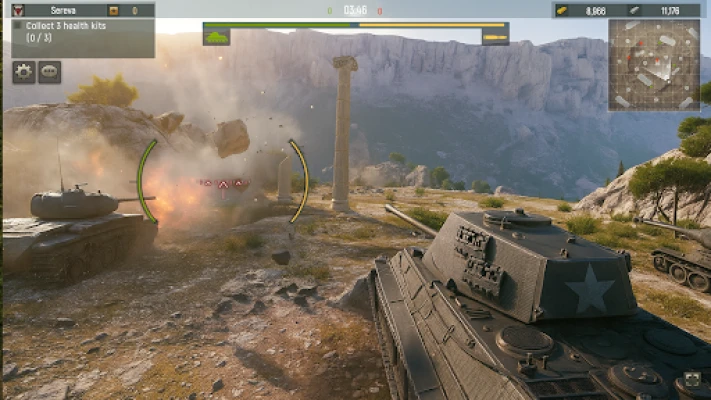Select the Collect 3 health kits objective
The width and height of the screenshot is (711, 400).
click(78, 33)
